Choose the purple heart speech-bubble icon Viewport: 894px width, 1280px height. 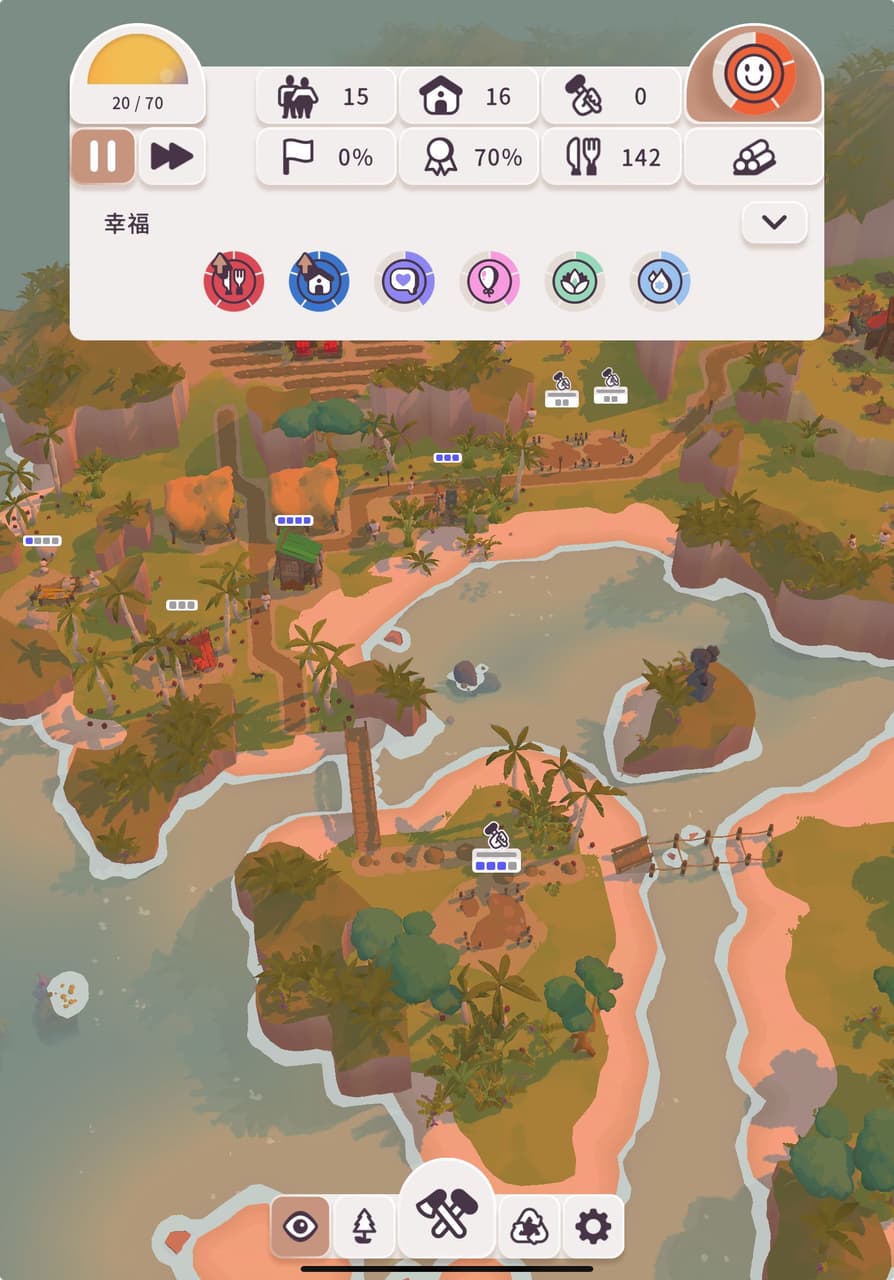[404, 281]
